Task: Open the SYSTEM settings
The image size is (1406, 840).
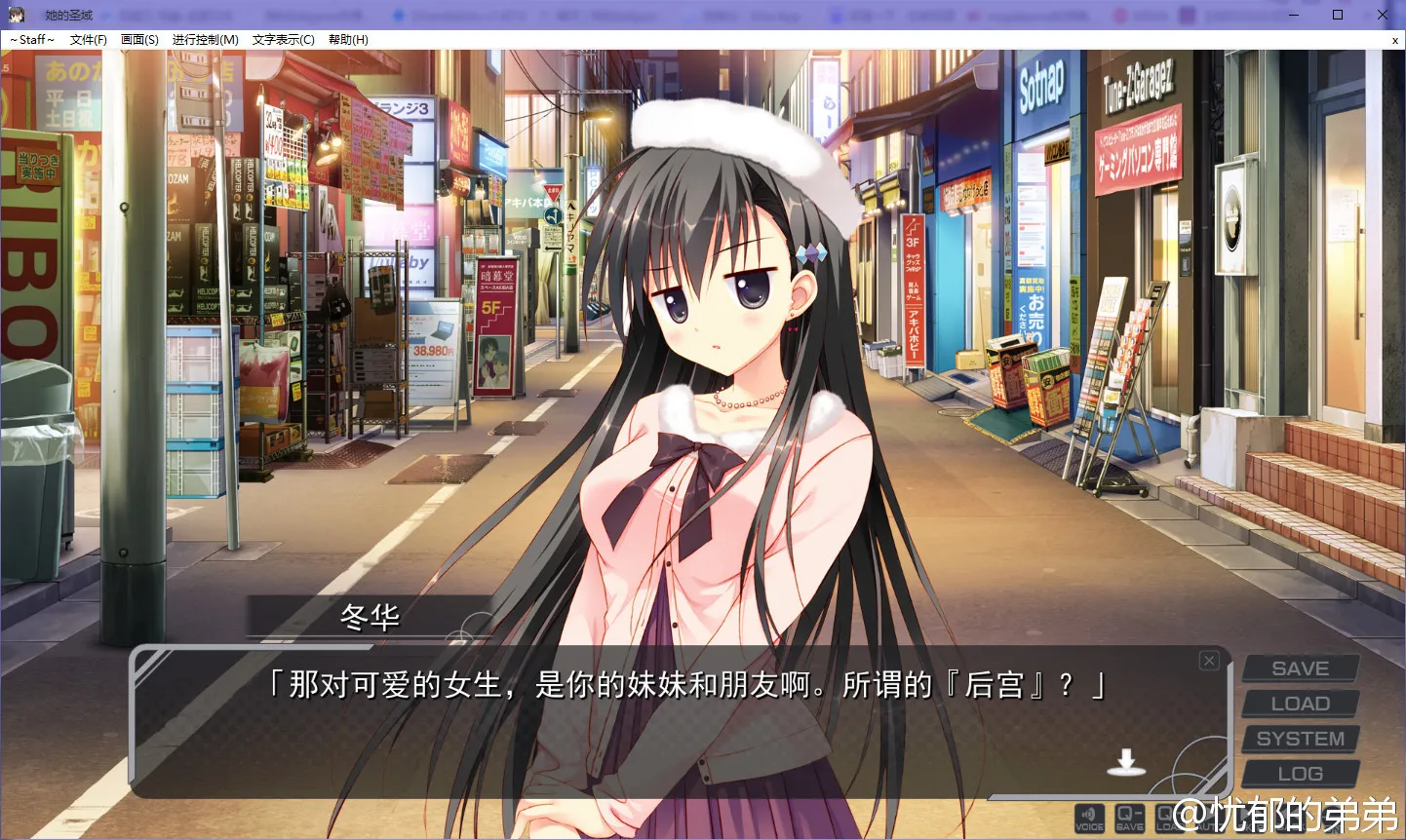Action: pyautogui.click(x=1300, y=739)
